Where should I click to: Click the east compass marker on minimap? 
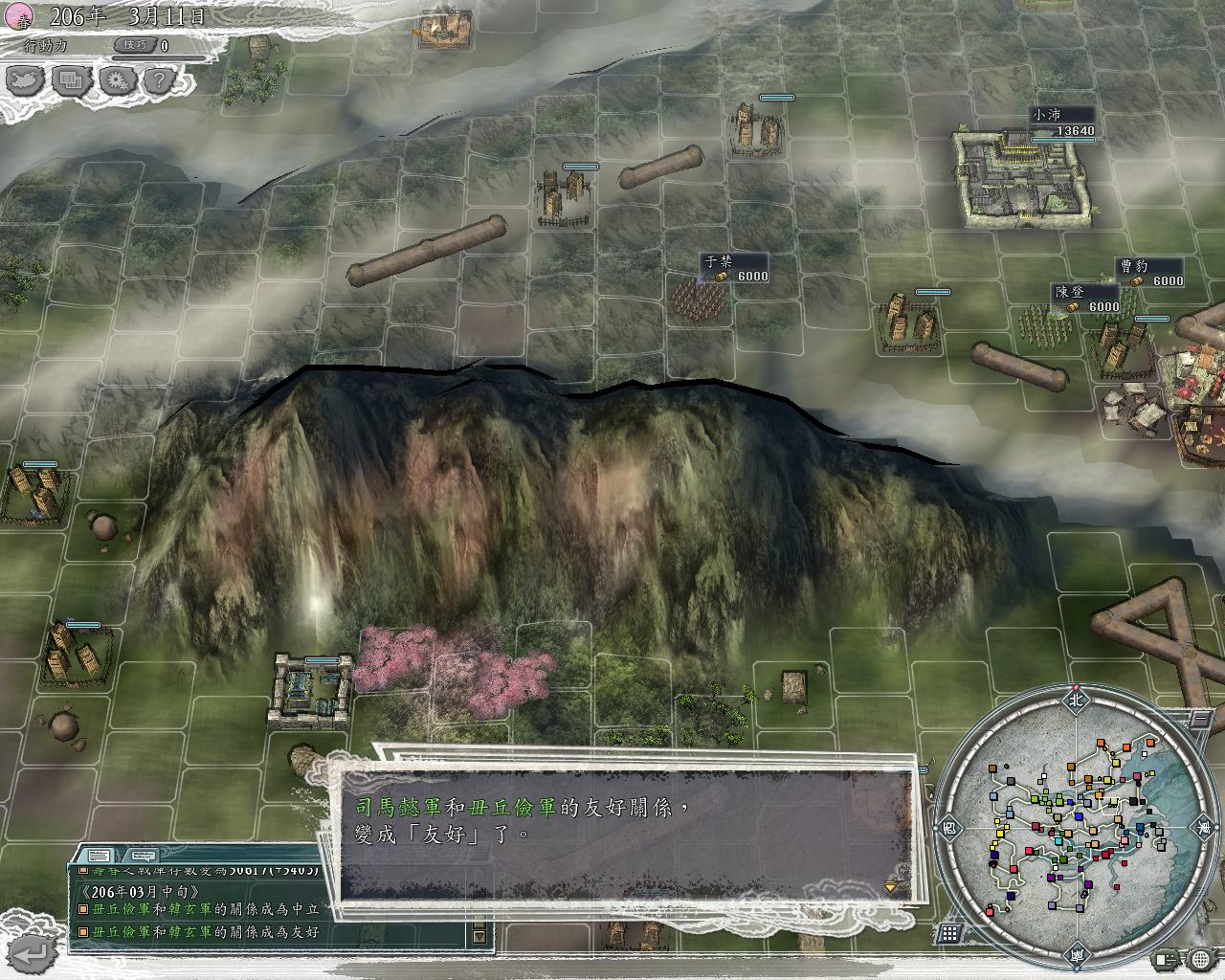click(1203, 825)
